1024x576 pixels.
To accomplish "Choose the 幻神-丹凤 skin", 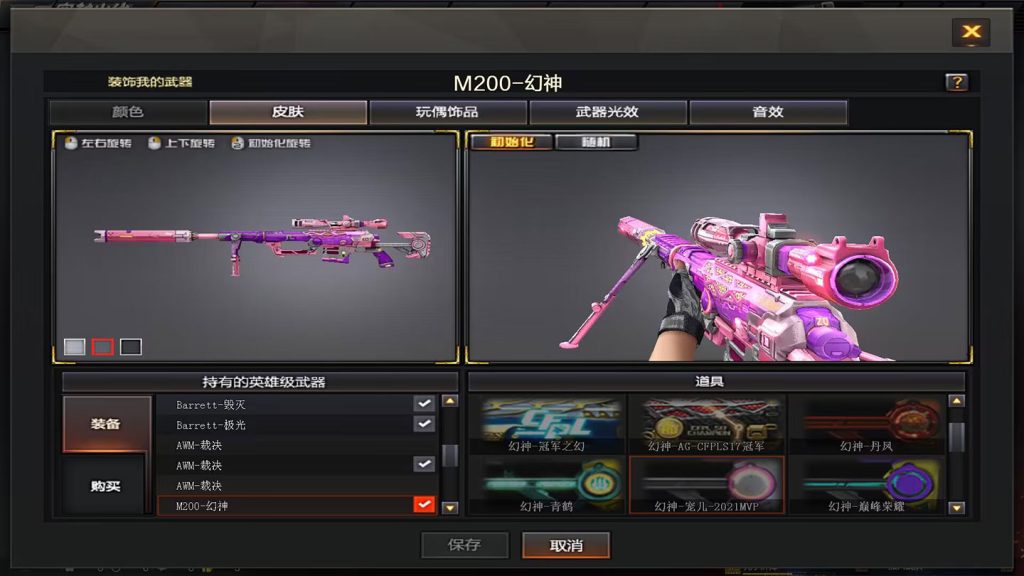I will coord(867,424).
